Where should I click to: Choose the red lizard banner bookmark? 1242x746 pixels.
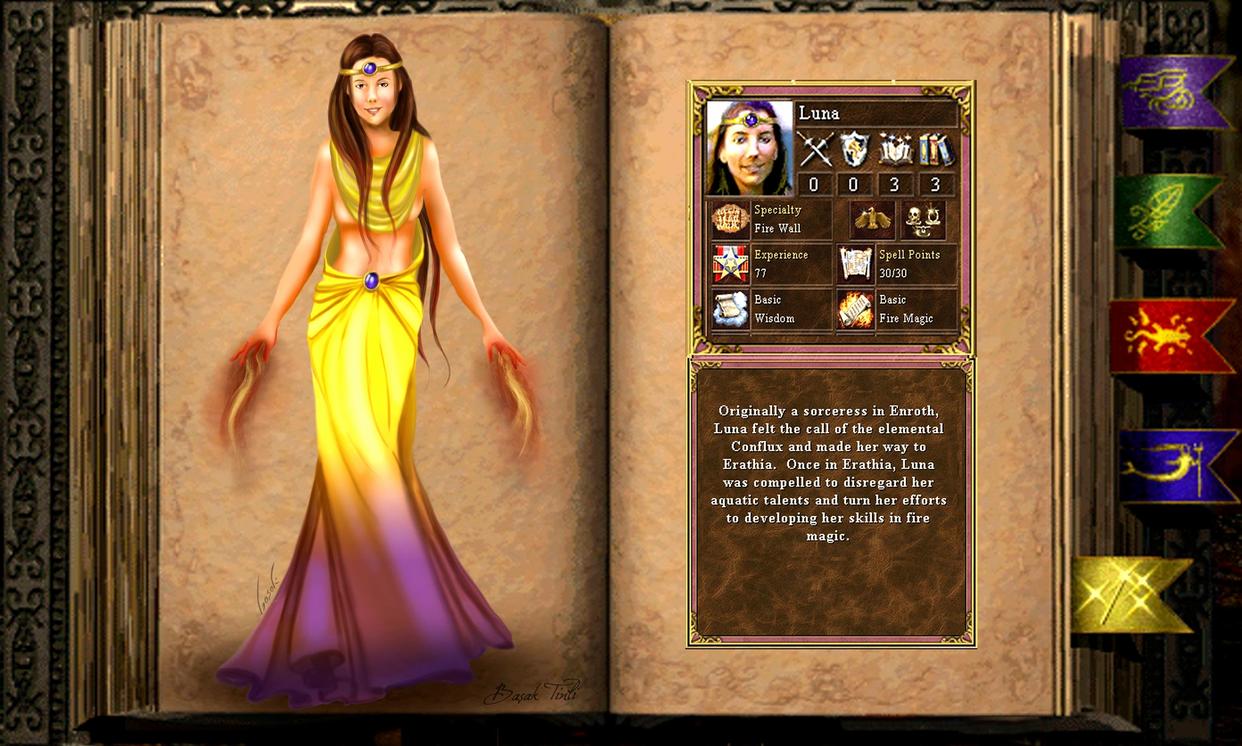pos(1169,336)
